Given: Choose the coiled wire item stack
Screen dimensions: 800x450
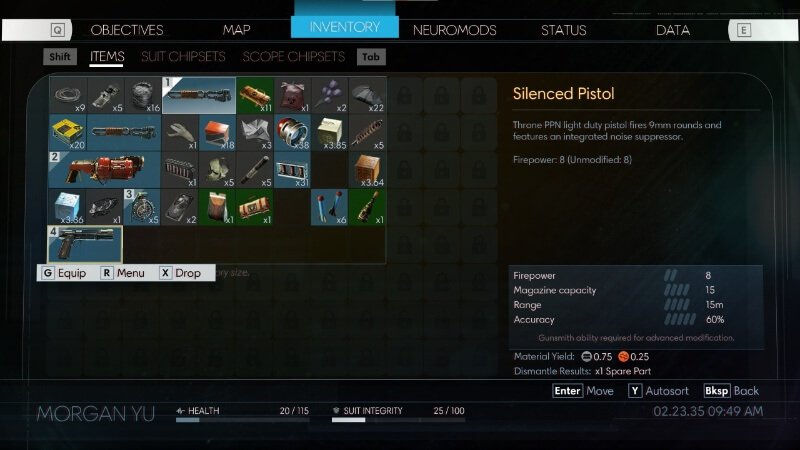Looking at the screenshot, I should (68, 96).
